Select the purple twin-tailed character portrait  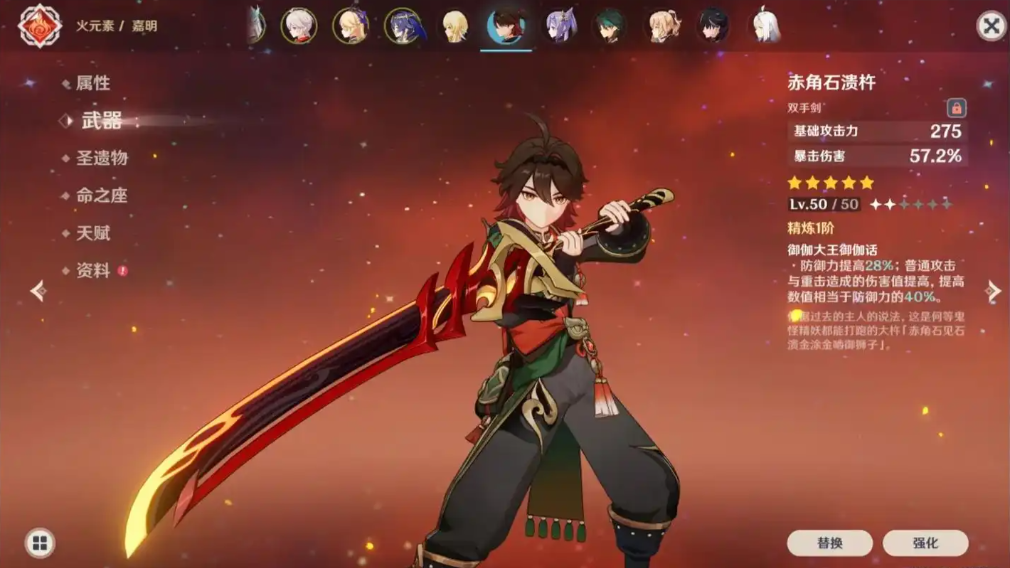[x=560, y=26]
